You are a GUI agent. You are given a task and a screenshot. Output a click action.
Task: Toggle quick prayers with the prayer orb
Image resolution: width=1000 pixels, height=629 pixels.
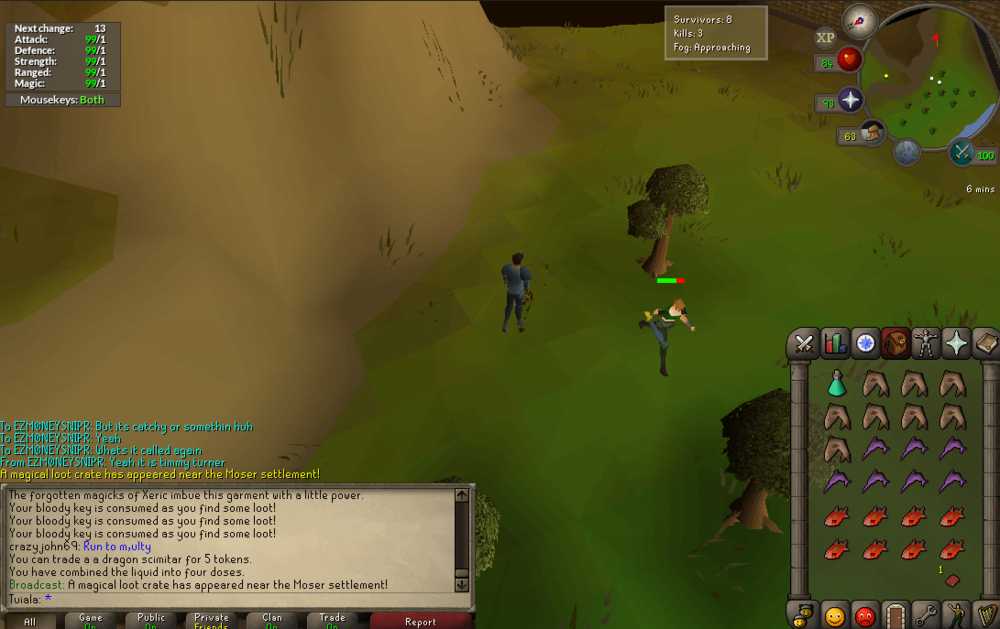tap(851, 99)
